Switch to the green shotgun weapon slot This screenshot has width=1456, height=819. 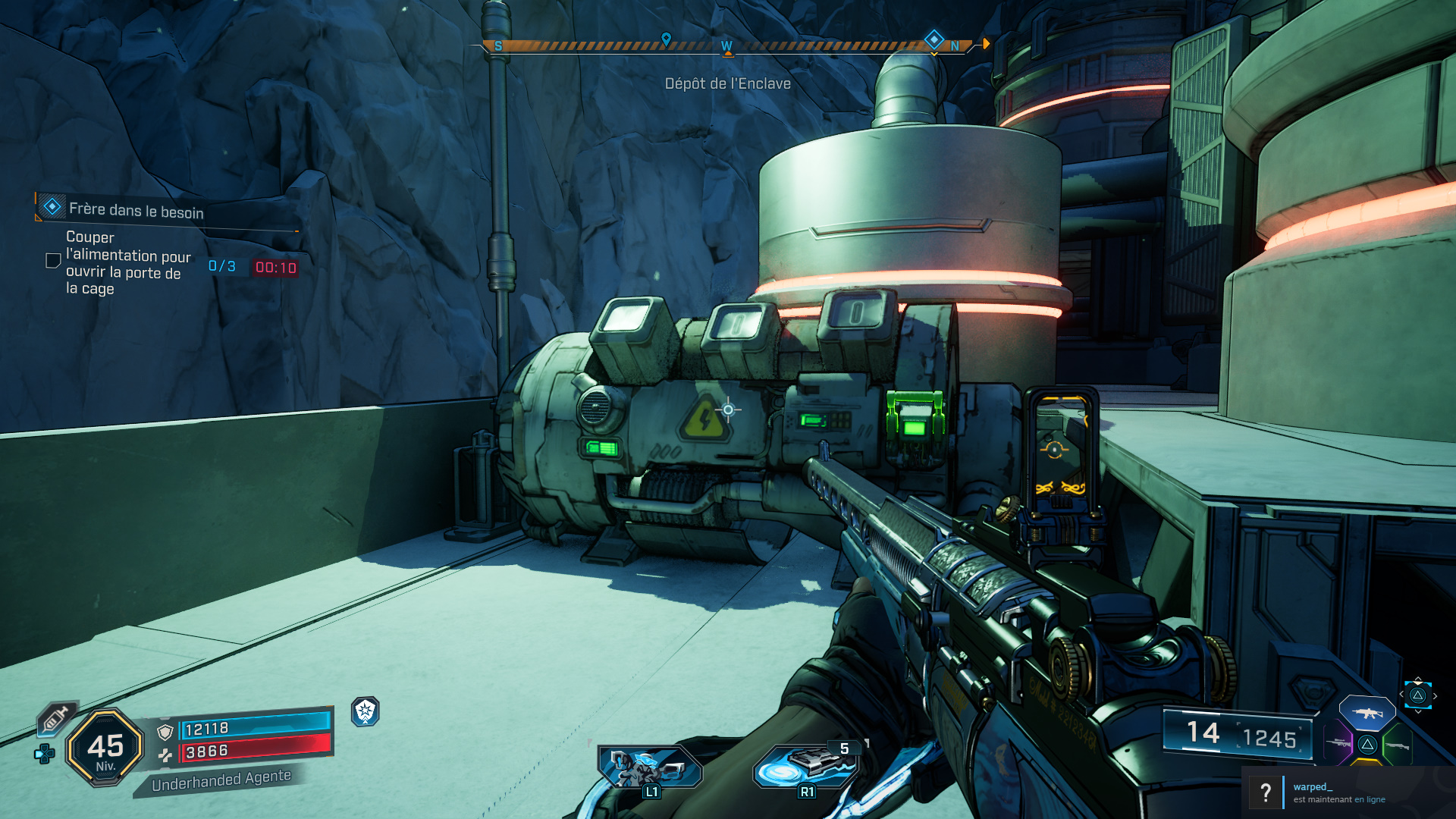click(1397, 745)
